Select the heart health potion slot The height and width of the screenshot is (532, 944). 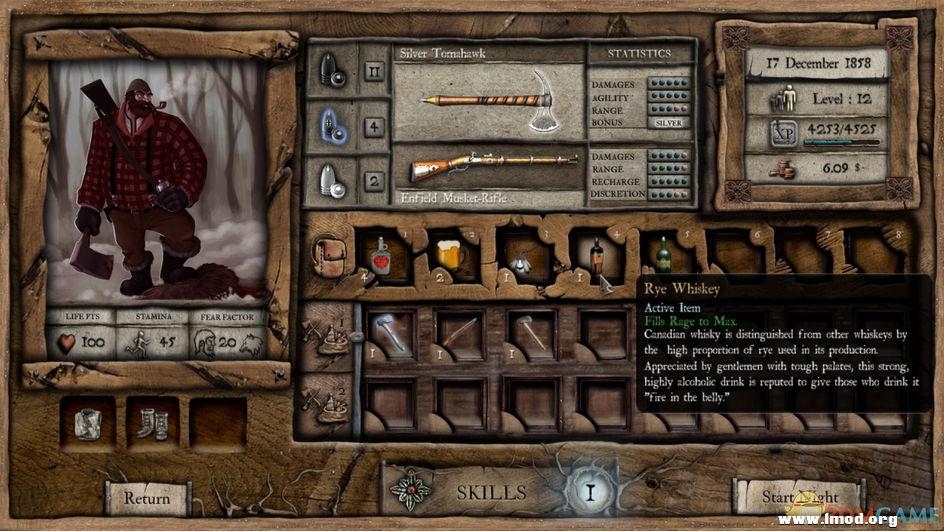click(x=379, y=257)
